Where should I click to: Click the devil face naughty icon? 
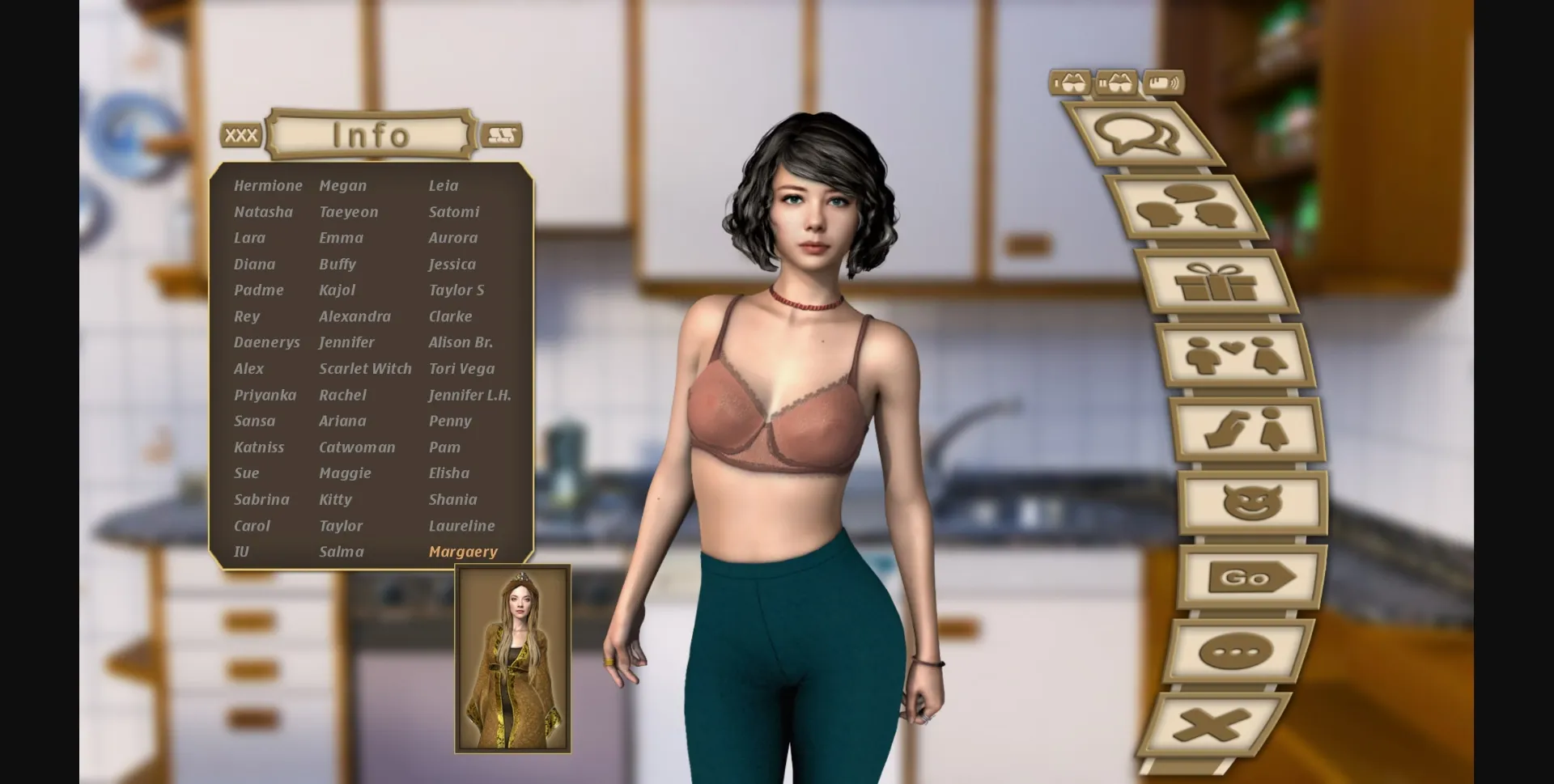(1253, 503)
